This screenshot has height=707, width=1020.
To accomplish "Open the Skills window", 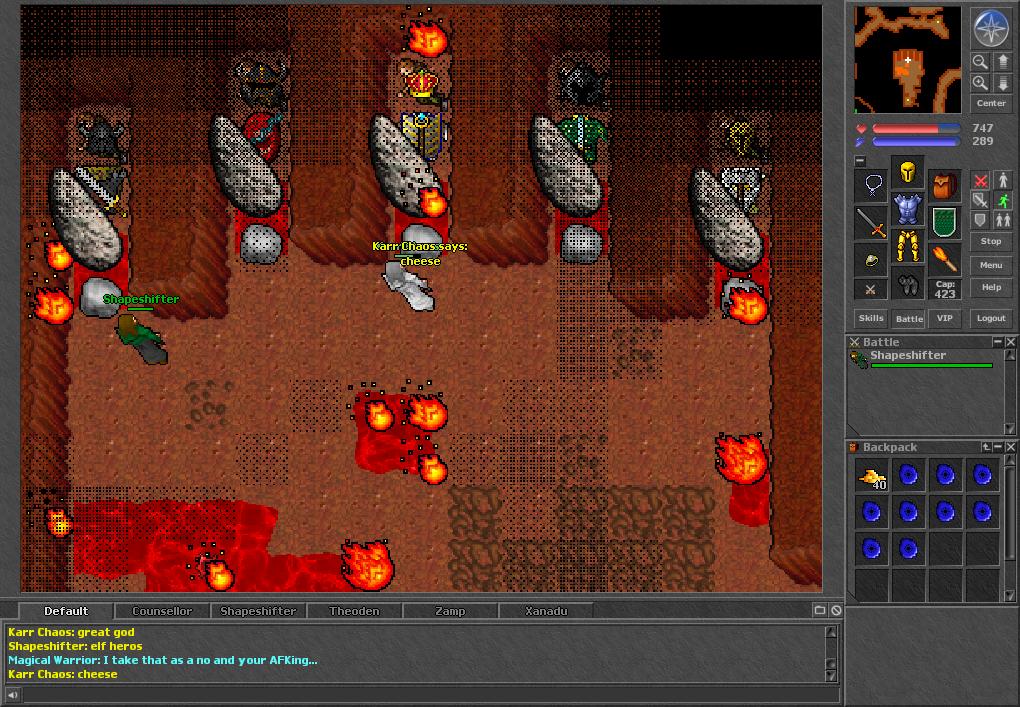I will (x=871, y=318).
